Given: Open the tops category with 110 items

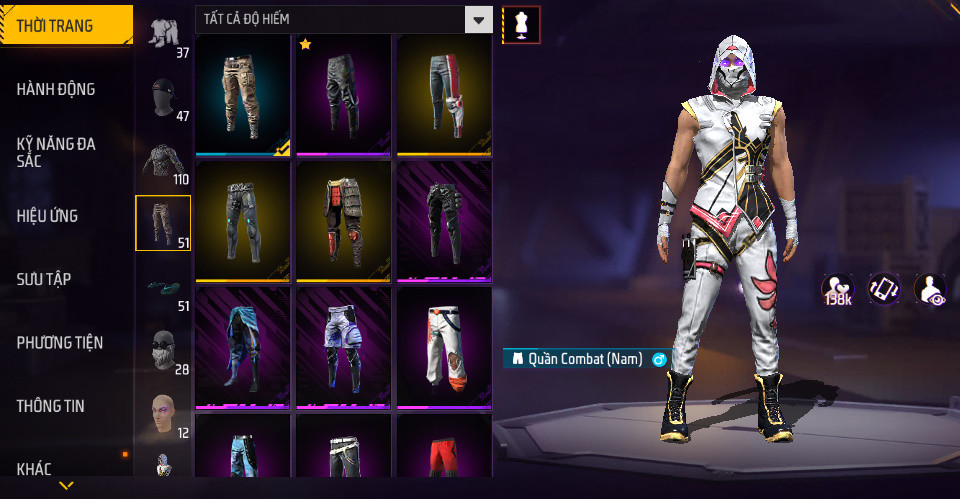Looking at the screenshot, I should (162, 161).
